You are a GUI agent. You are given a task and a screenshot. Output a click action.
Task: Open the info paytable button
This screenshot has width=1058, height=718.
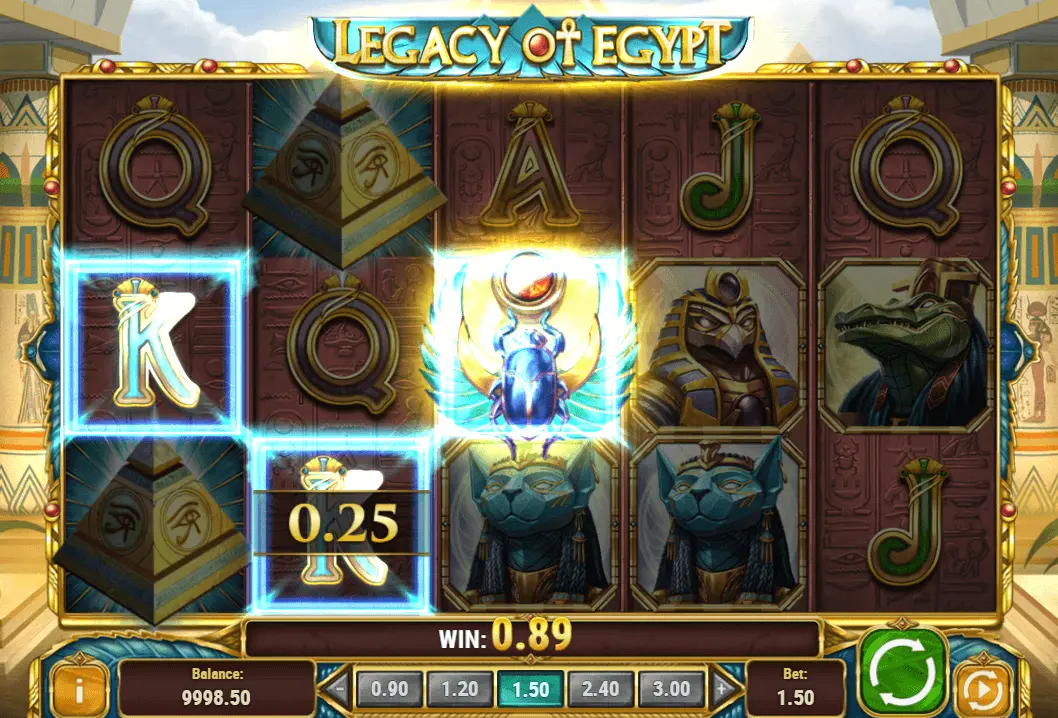[78, 688]
